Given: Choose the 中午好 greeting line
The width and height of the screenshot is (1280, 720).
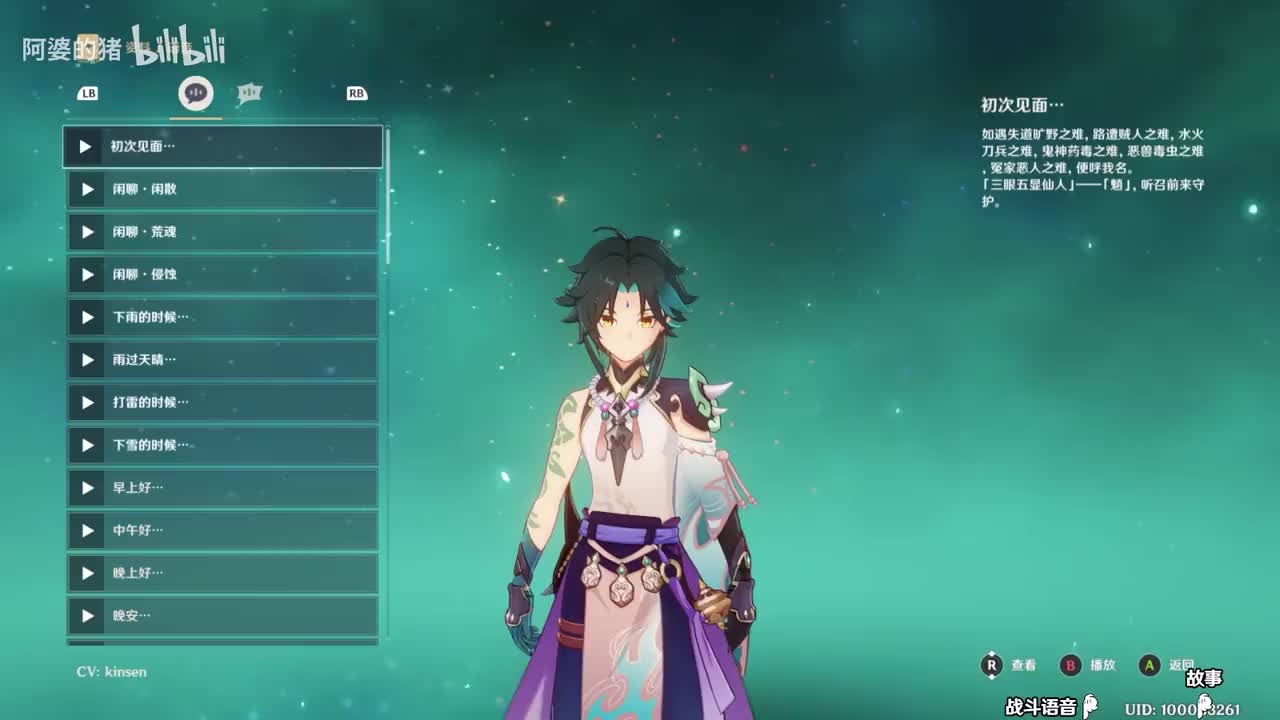Looking at the screenshot, I should click(x=222, y=530).
